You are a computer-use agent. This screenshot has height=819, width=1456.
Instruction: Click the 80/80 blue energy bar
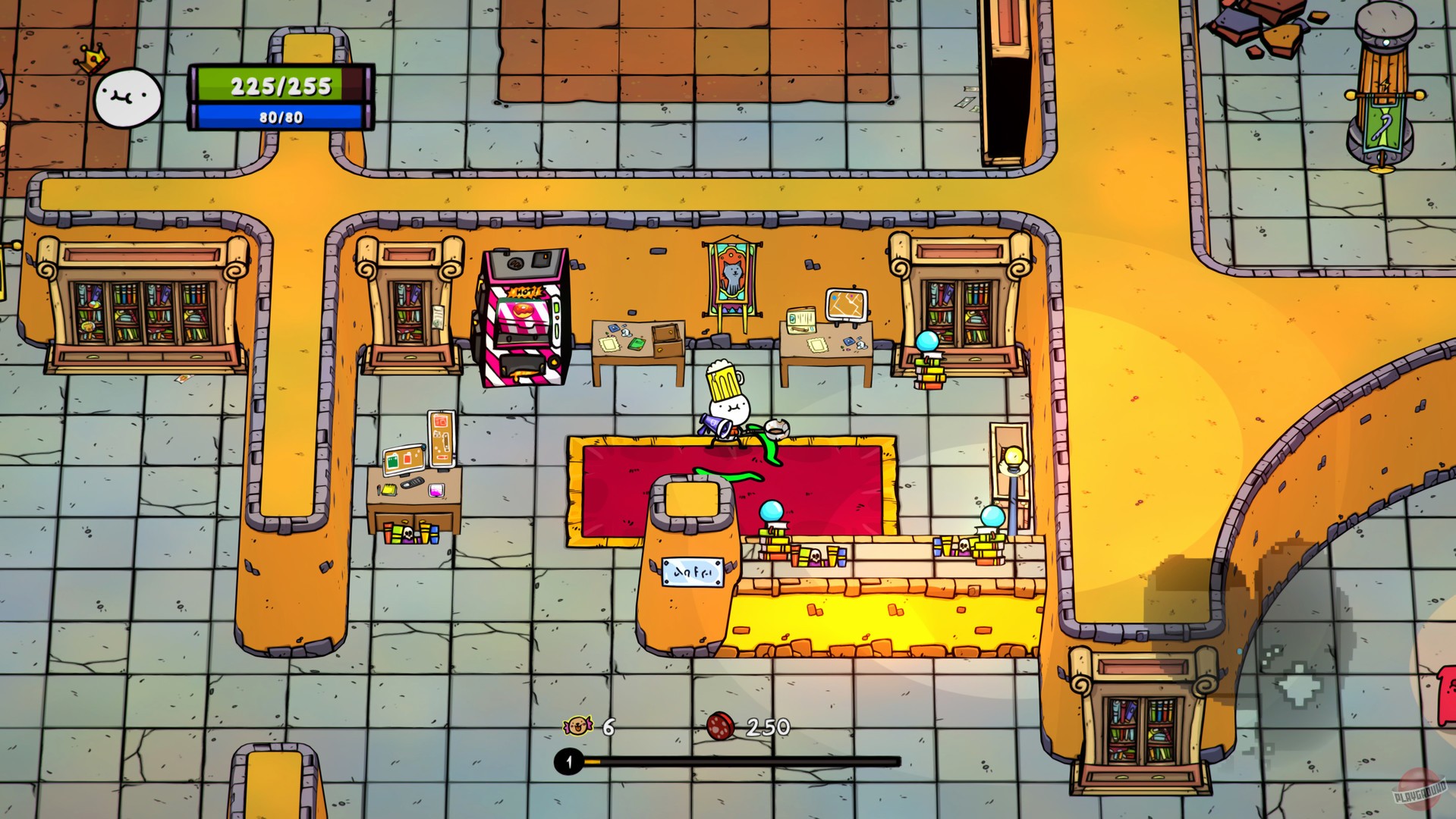pyautogui.click(x=278, y=116)
